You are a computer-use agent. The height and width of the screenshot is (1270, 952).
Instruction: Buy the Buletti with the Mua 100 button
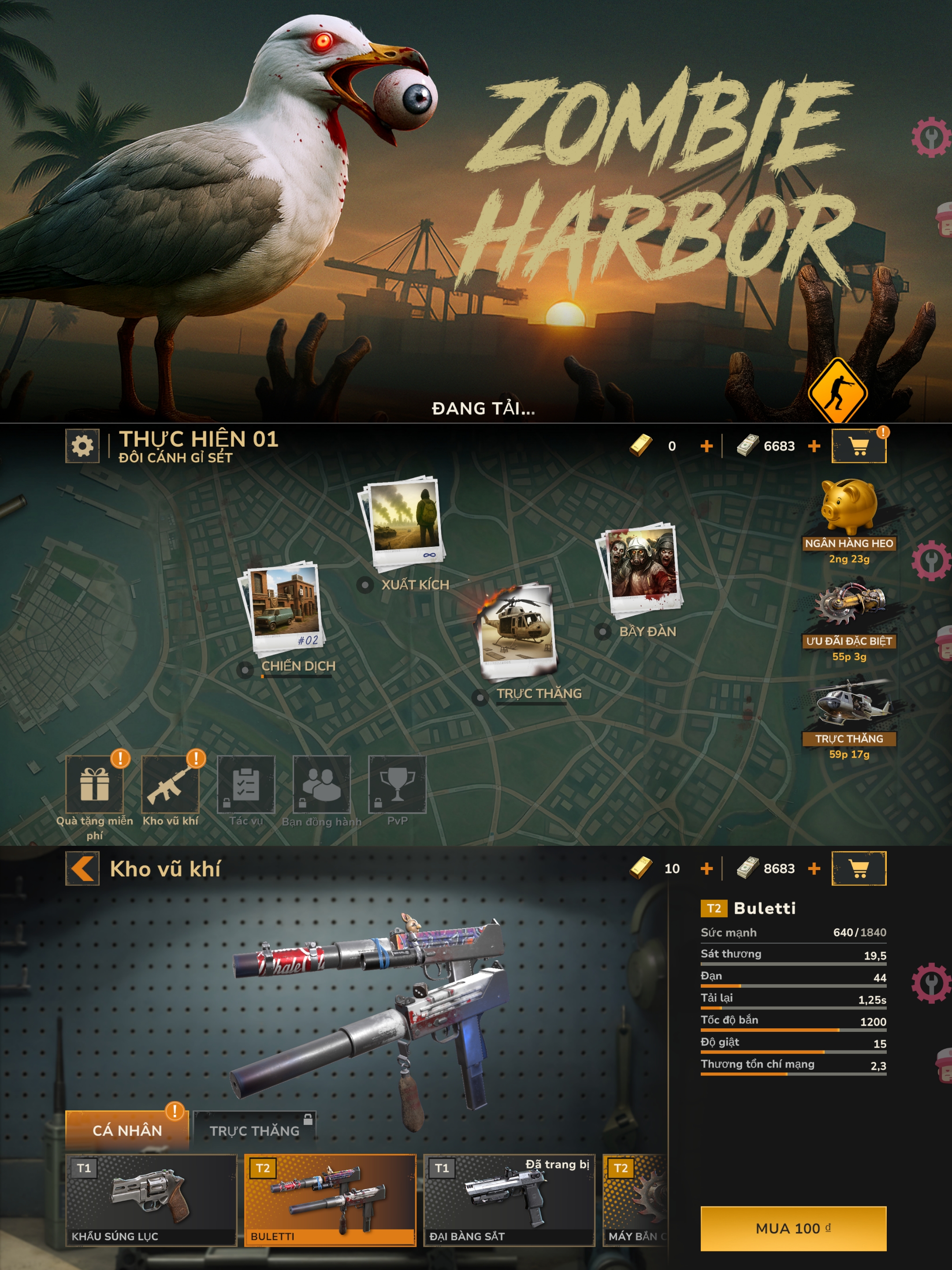click(x=792, y=1228)
